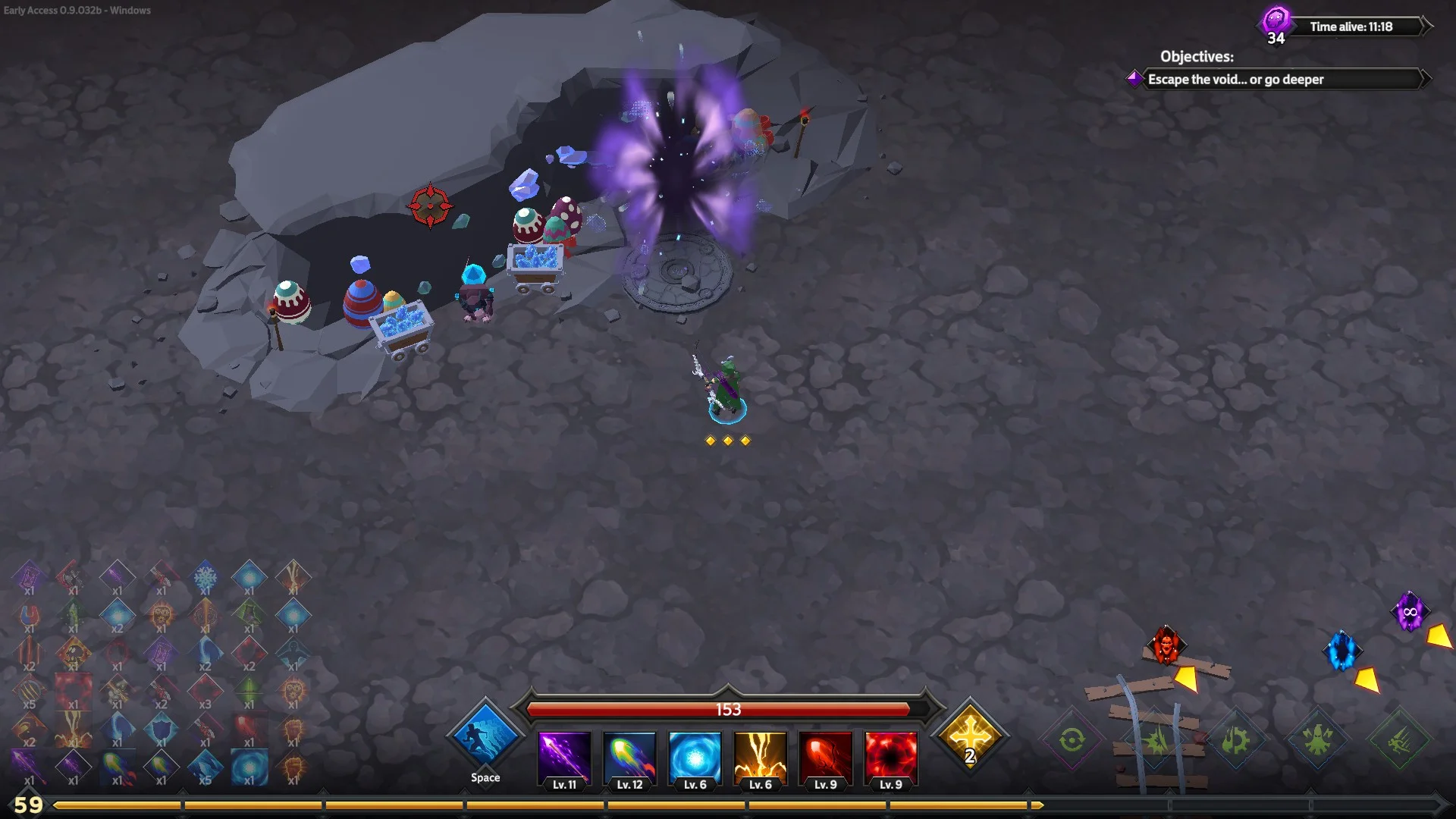Select the blue frost vortex skill

695,756
